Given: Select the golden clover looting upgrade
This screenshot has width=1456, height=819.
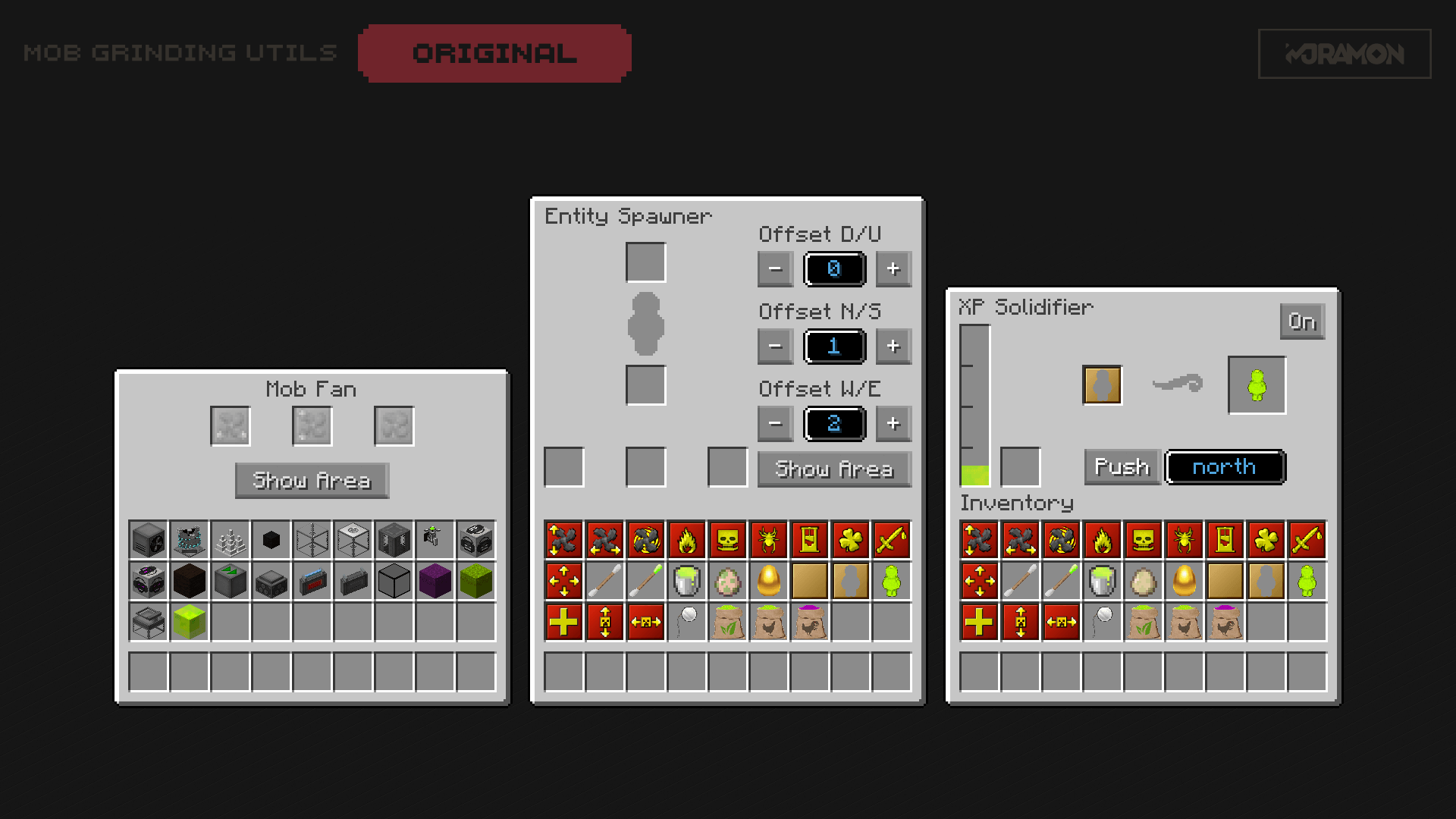Looking at the screenshot, I should pyautogui.click(x=851, y=540).
